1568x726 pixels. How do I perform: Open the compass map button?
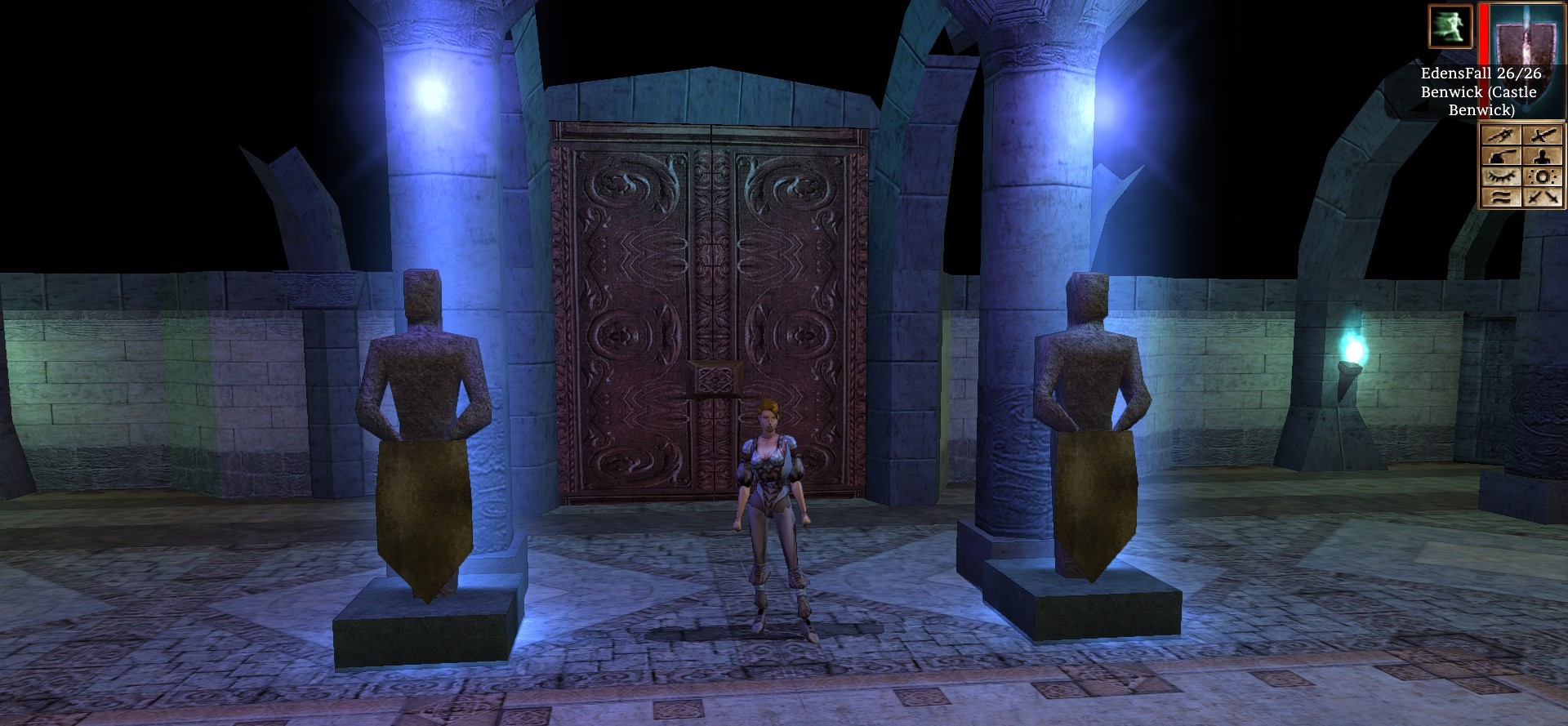click(x=1501, y=136)
